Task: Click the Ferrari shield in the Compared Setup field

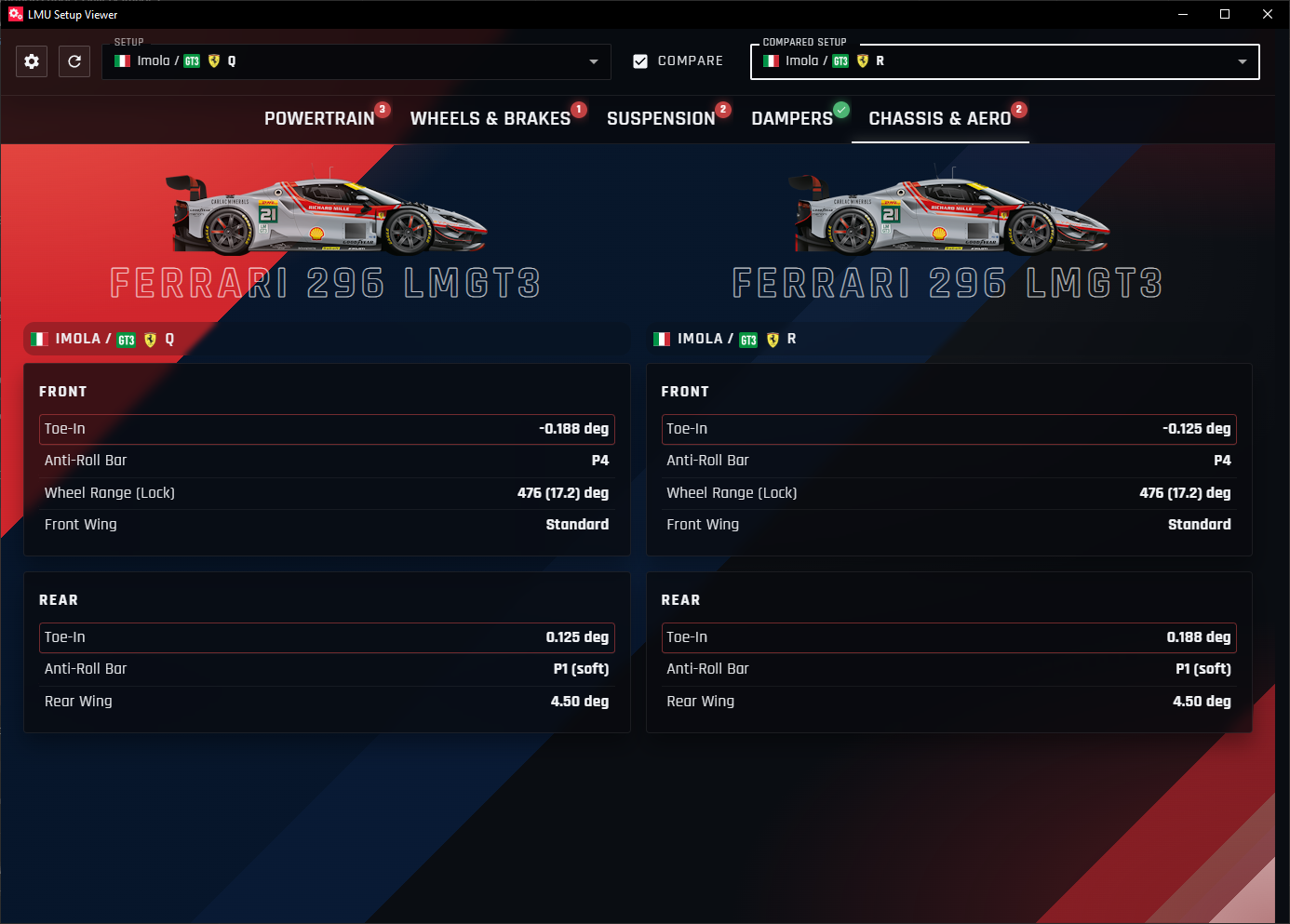Action: (862, 61)
